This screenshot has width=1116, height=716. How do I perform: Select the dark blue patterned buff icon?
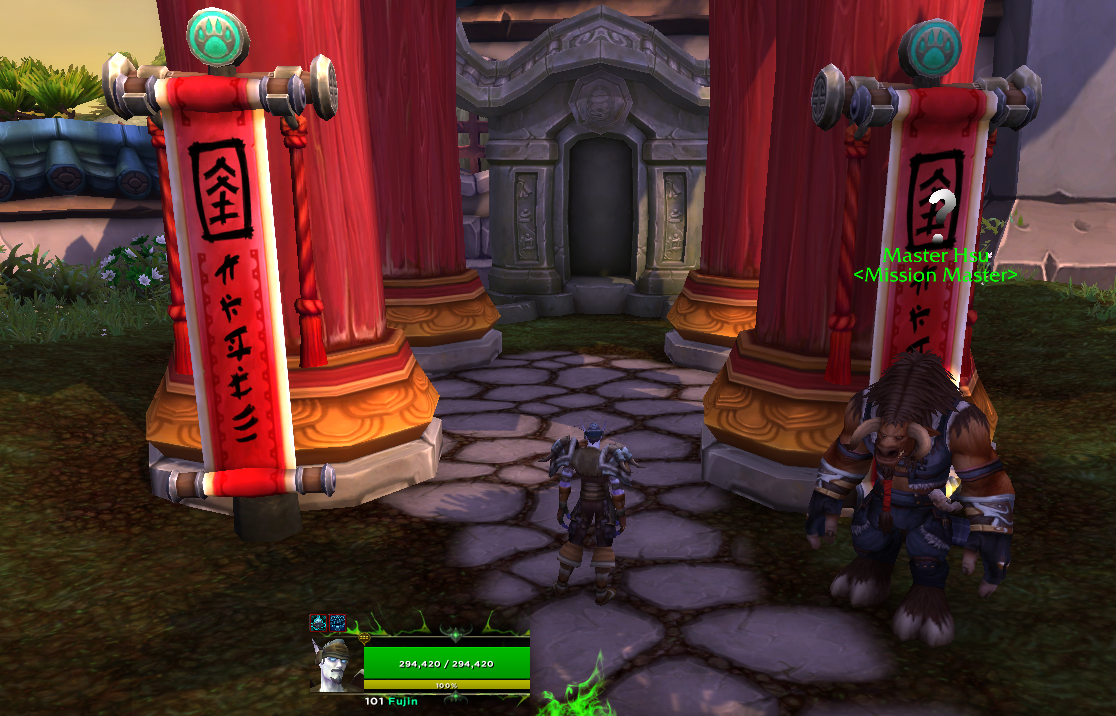(x=338, y=622)
